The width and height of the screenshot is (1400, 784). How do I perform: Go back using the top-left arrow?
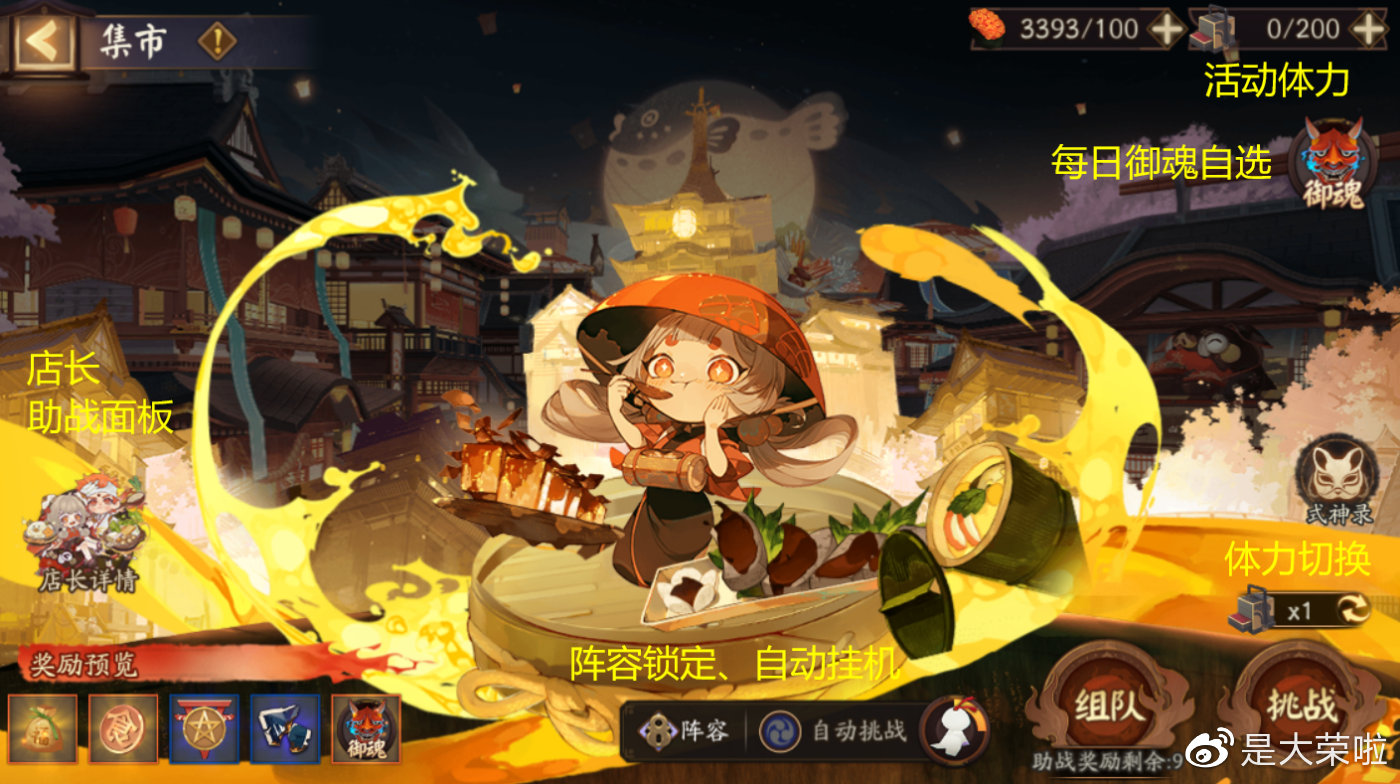tap(42, 40)
